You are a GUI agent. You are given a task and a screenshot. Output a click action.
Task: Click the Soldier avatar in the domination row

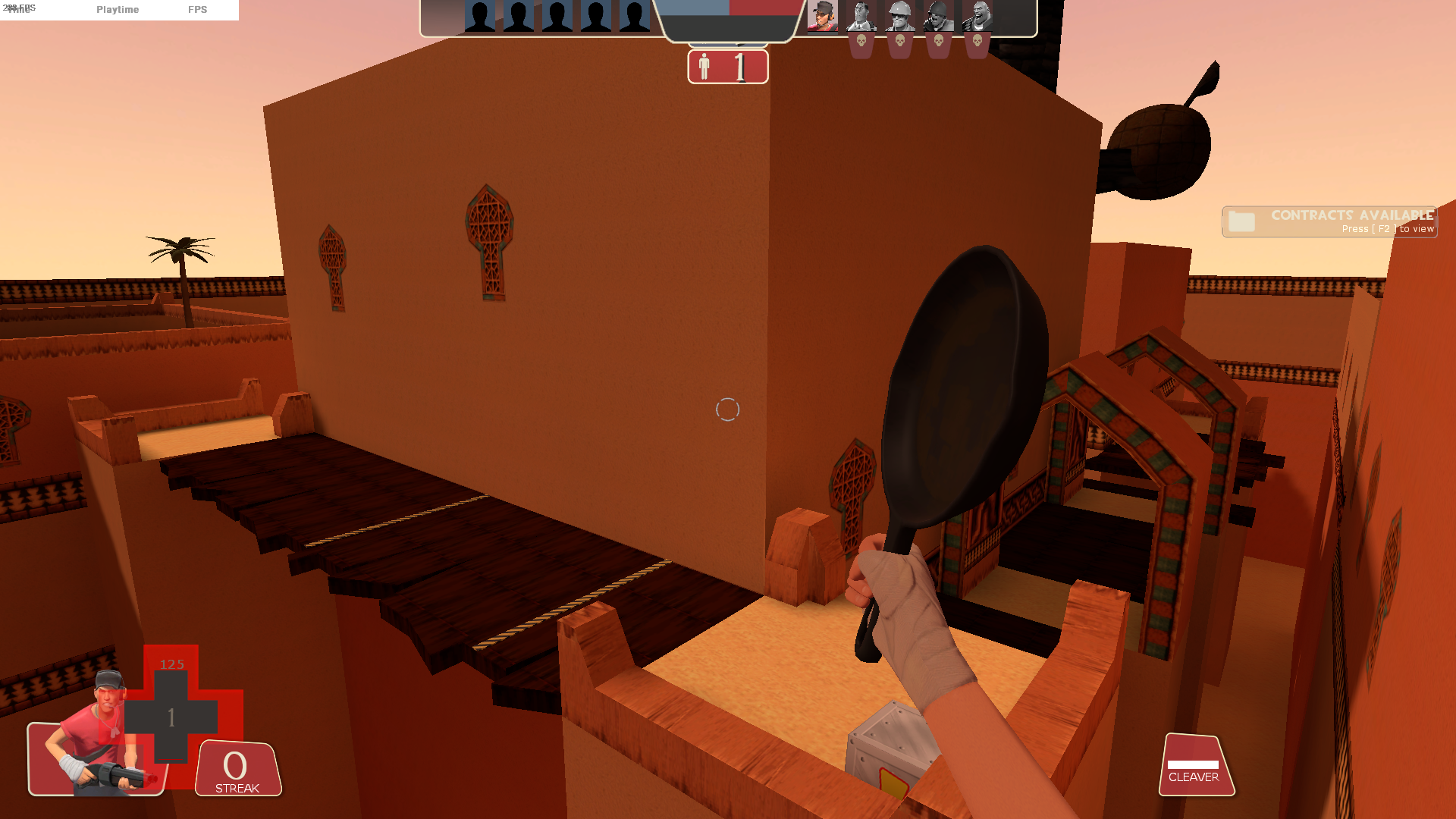937,17
